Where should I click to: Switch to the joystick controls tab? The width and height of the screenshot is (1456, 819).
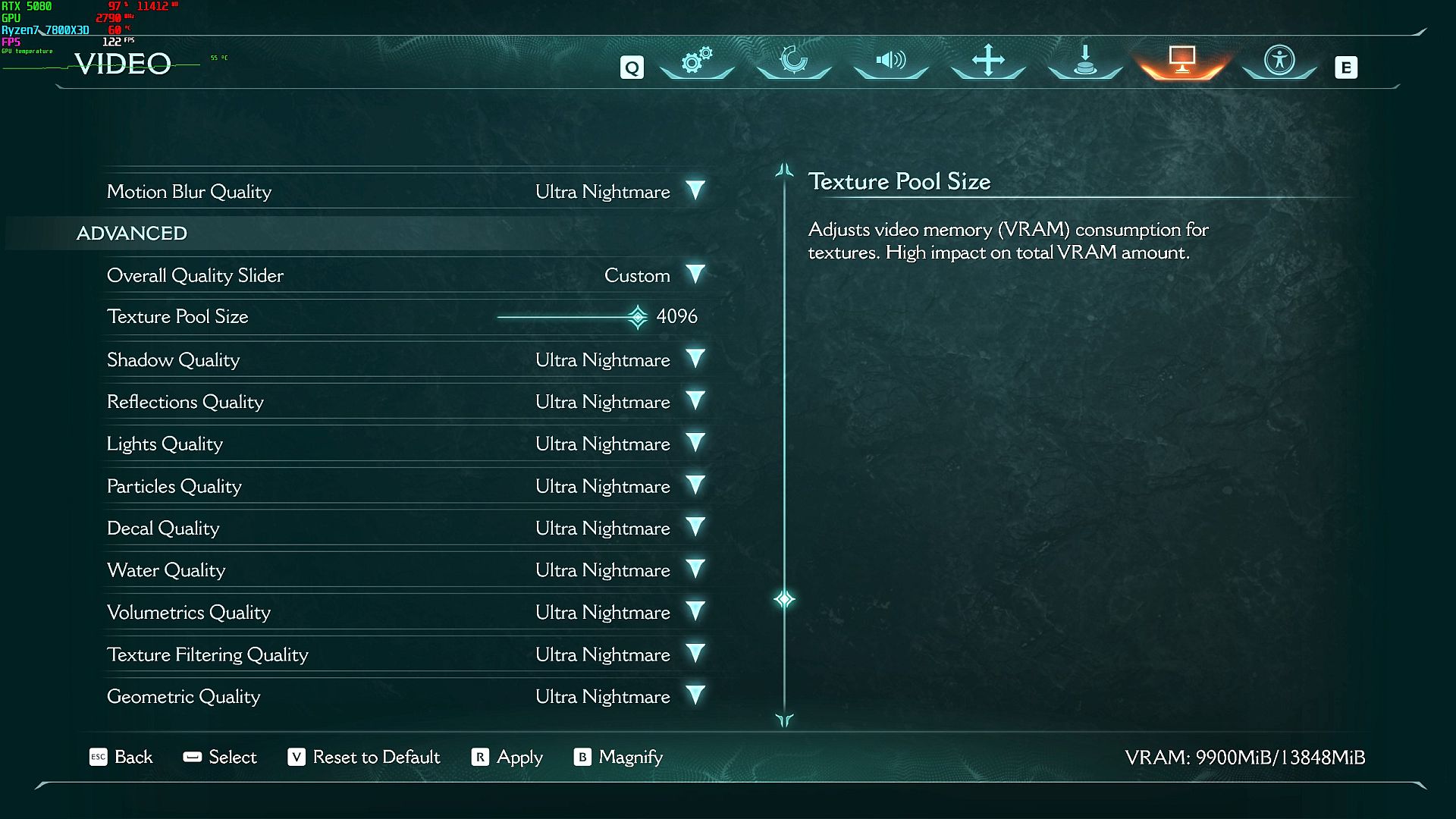[x=1085, y=61]
